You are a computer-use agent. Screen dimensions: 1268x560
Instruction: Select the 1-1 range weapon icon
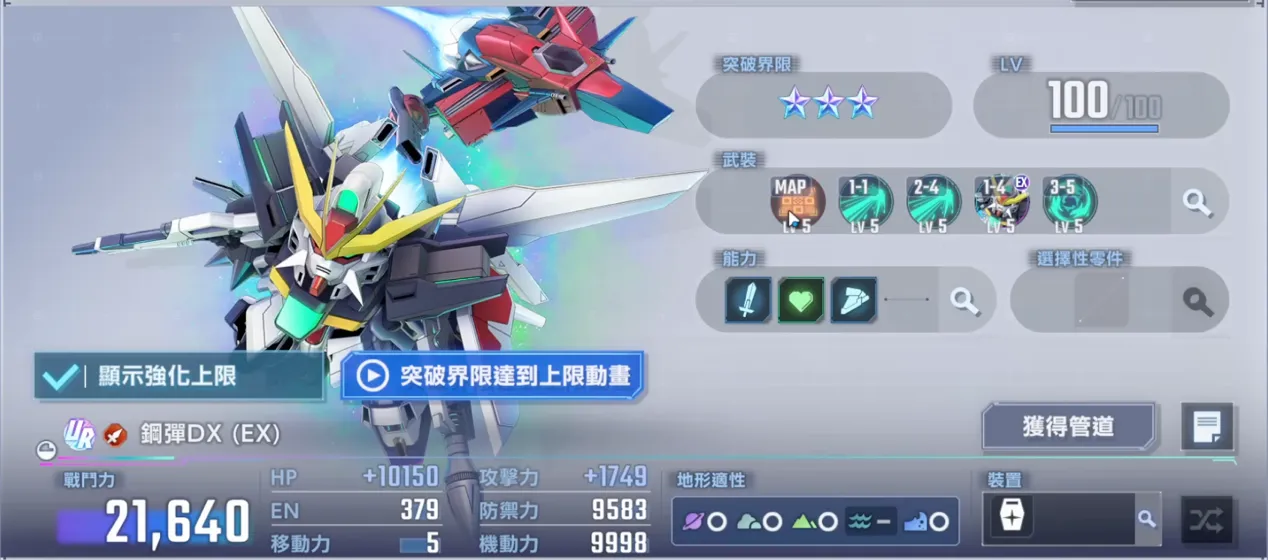(x=865, y=201)
